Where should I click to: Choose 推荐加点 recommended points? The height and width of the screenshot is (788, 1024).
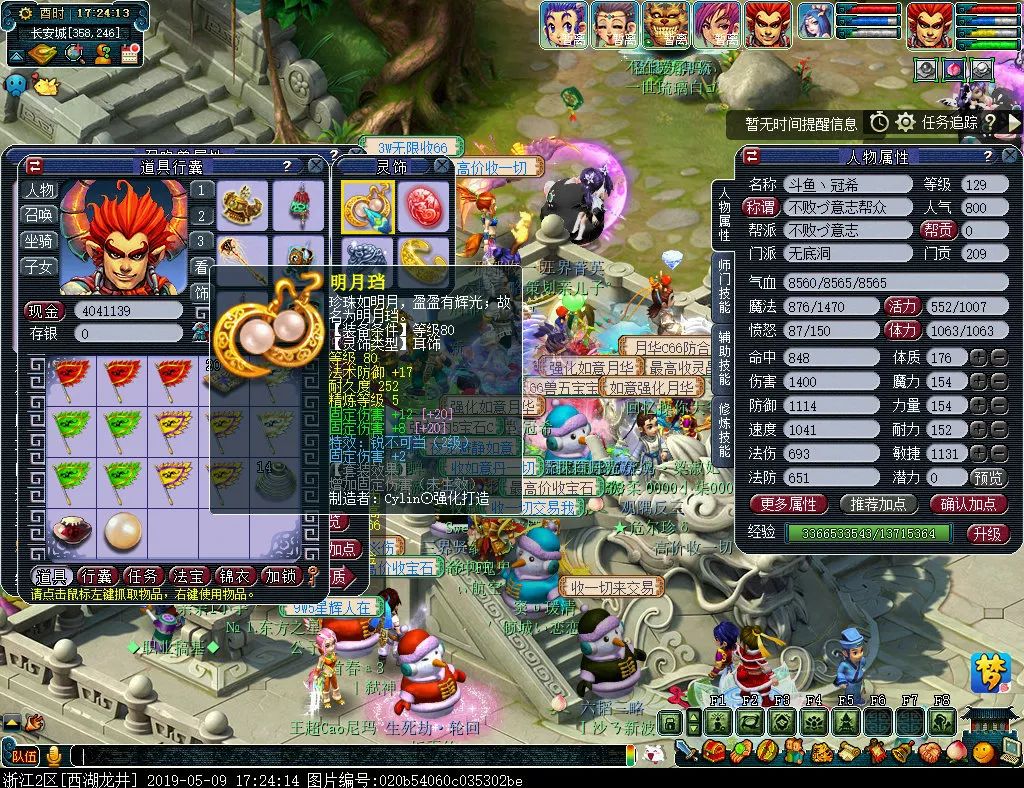coord(878,504)
